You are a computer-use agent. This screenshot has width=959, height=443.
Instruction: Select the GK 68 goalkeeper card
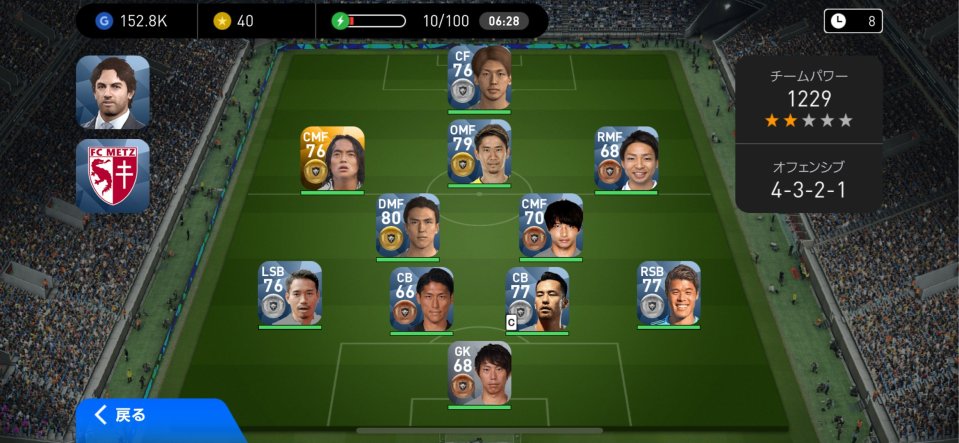click(479, 373)
